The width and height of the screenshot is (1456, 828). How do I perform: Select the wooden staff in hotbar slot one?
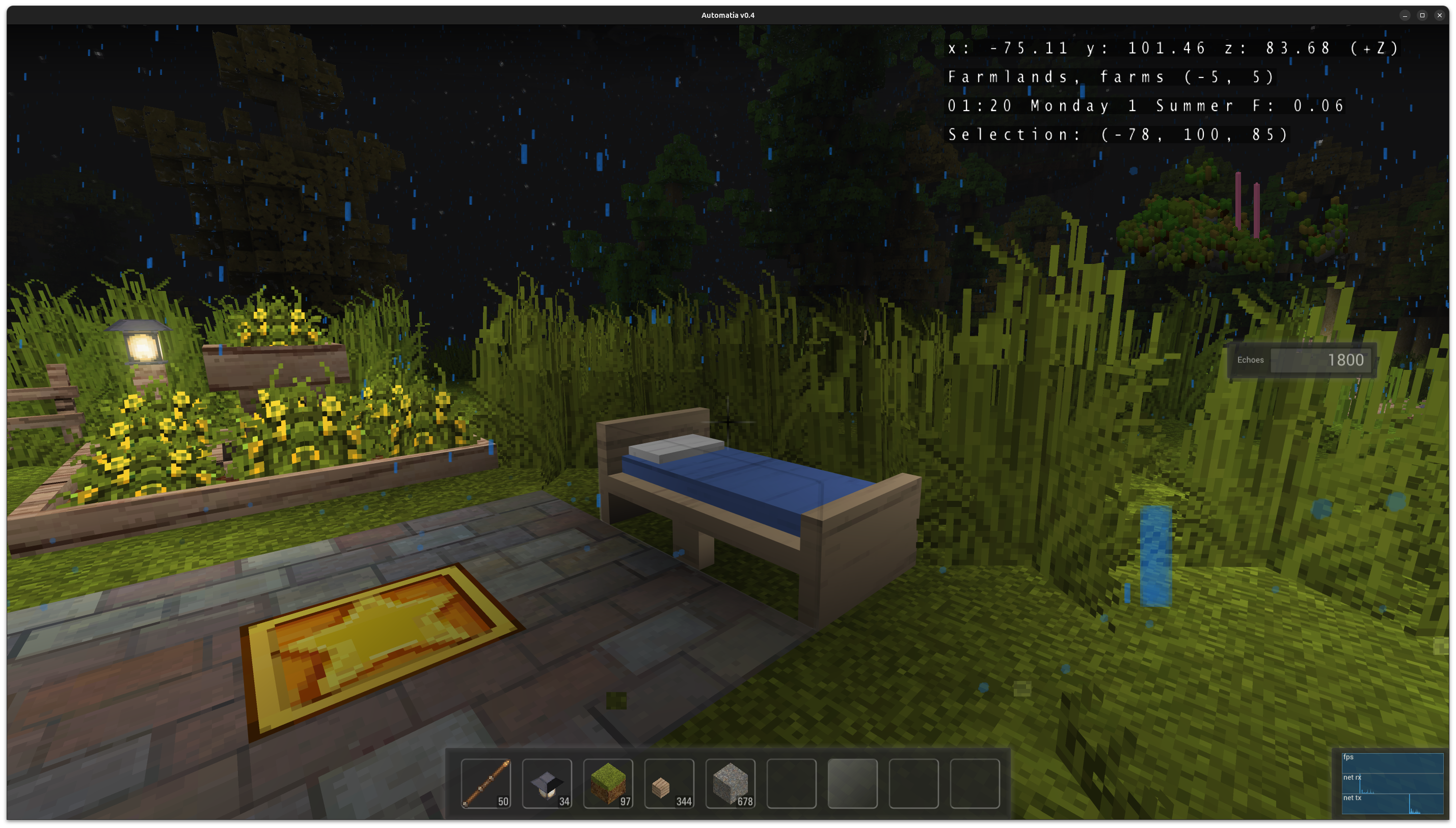pos(487,784)
